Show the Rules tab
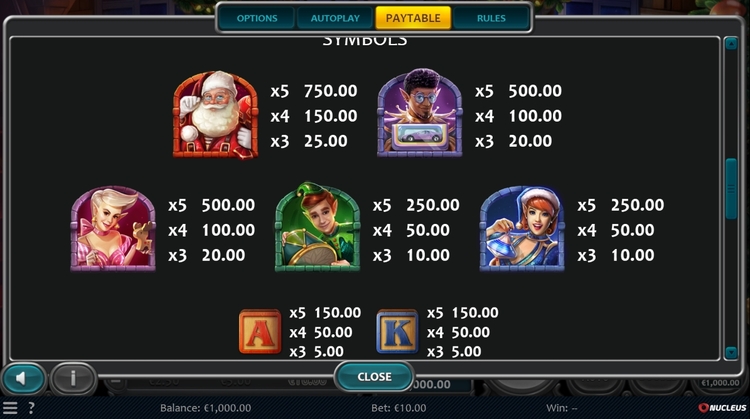Image resolution: width=750 pixels, height=419 pixels. pos(491,18)
